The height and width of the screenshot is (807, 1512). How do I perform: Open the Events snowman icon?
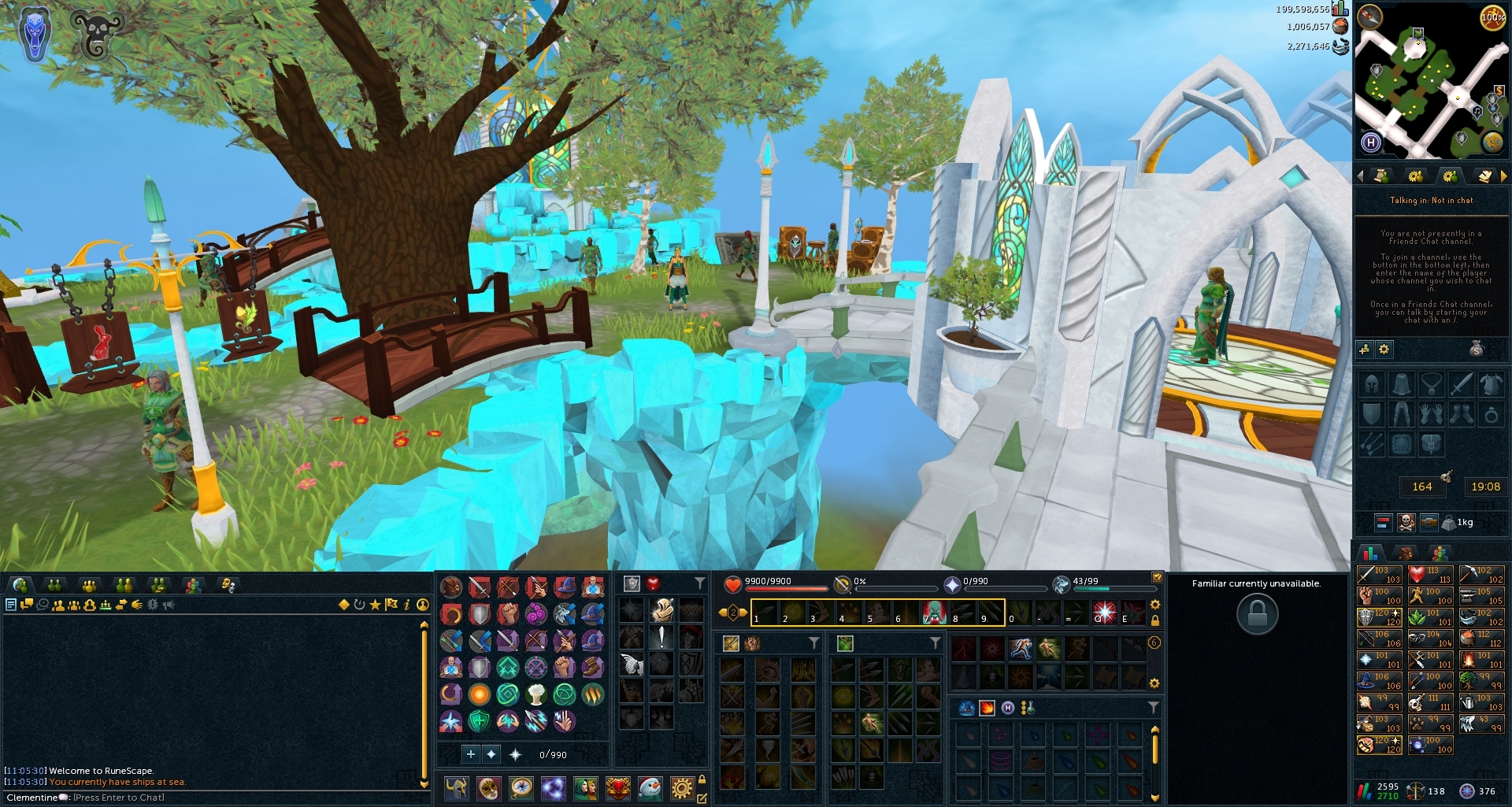pyautogui.click(x=650, y=788)
